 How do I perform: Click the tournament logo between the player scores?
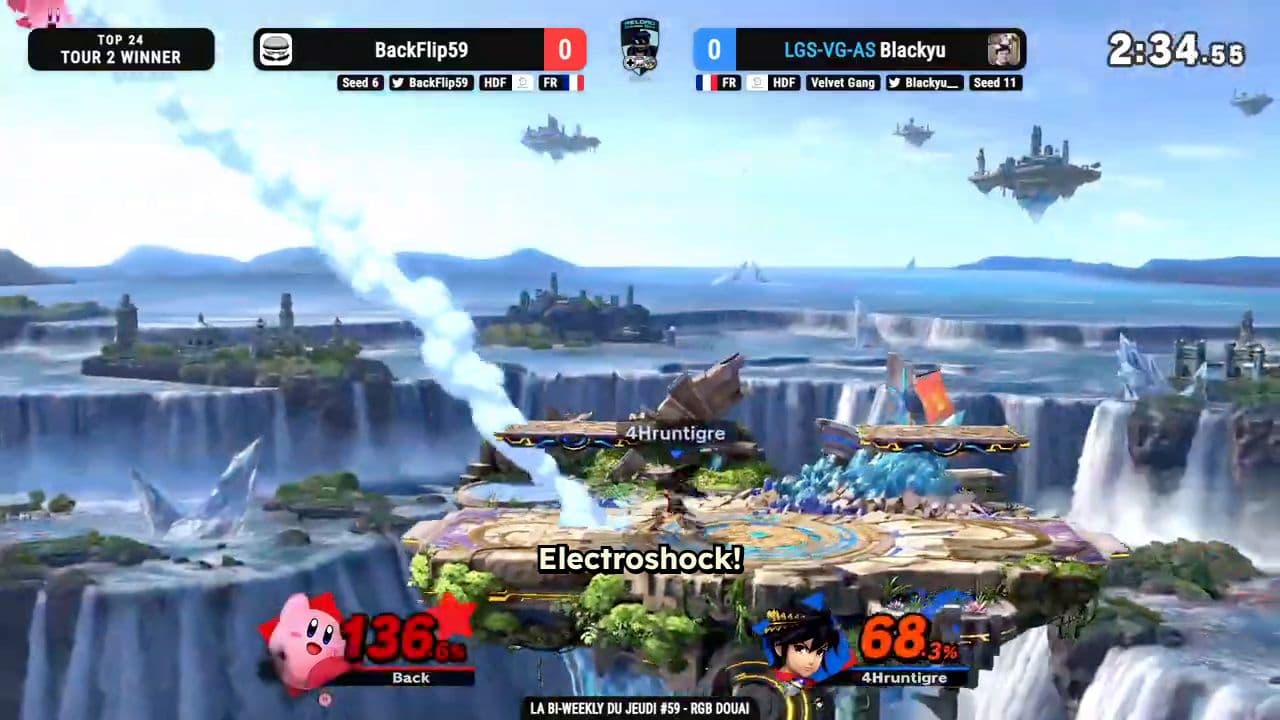coord(639,45)
